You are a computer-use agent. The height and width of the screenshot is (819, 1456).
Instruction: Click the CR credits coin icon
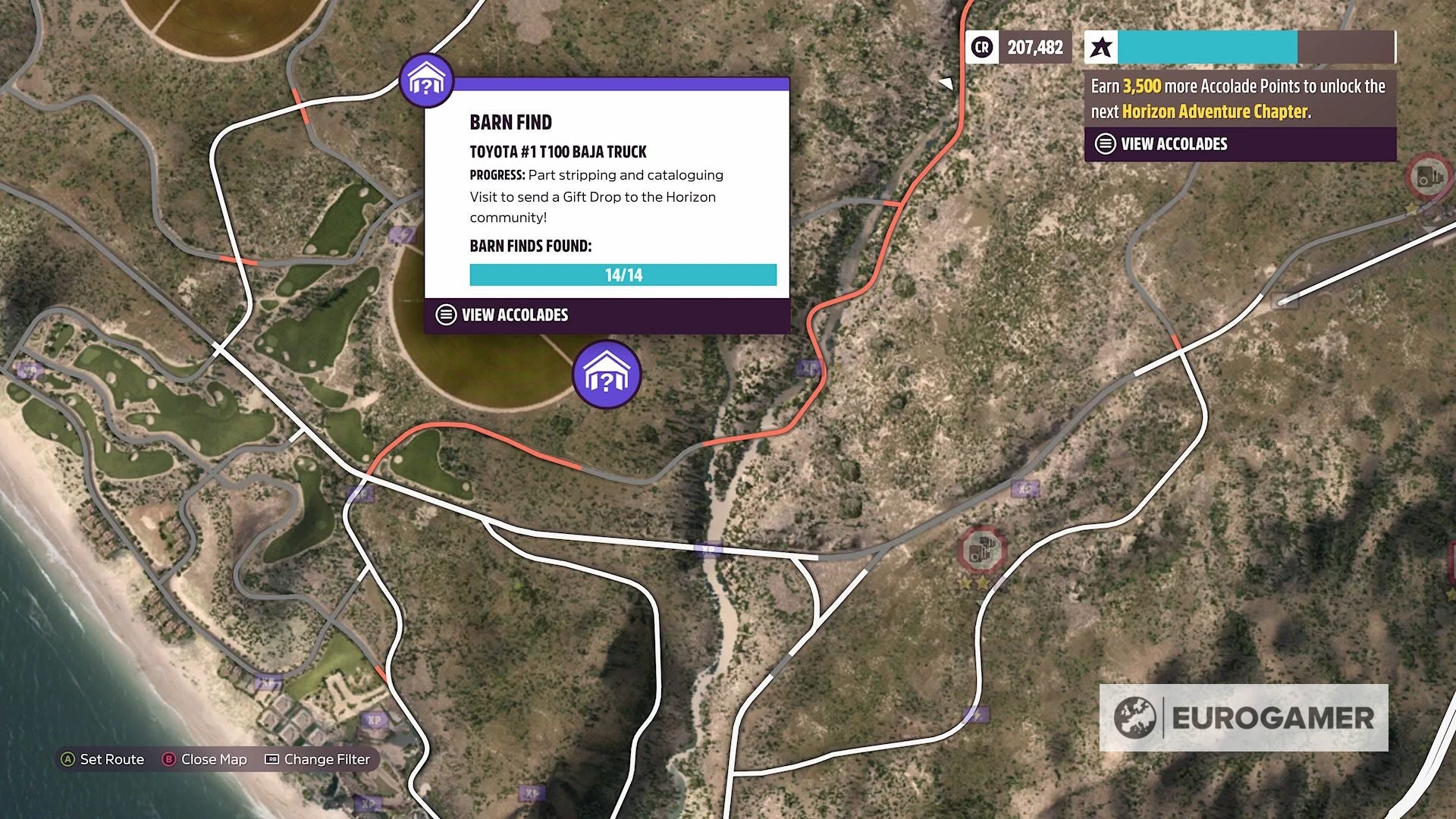tap(981, 47)
